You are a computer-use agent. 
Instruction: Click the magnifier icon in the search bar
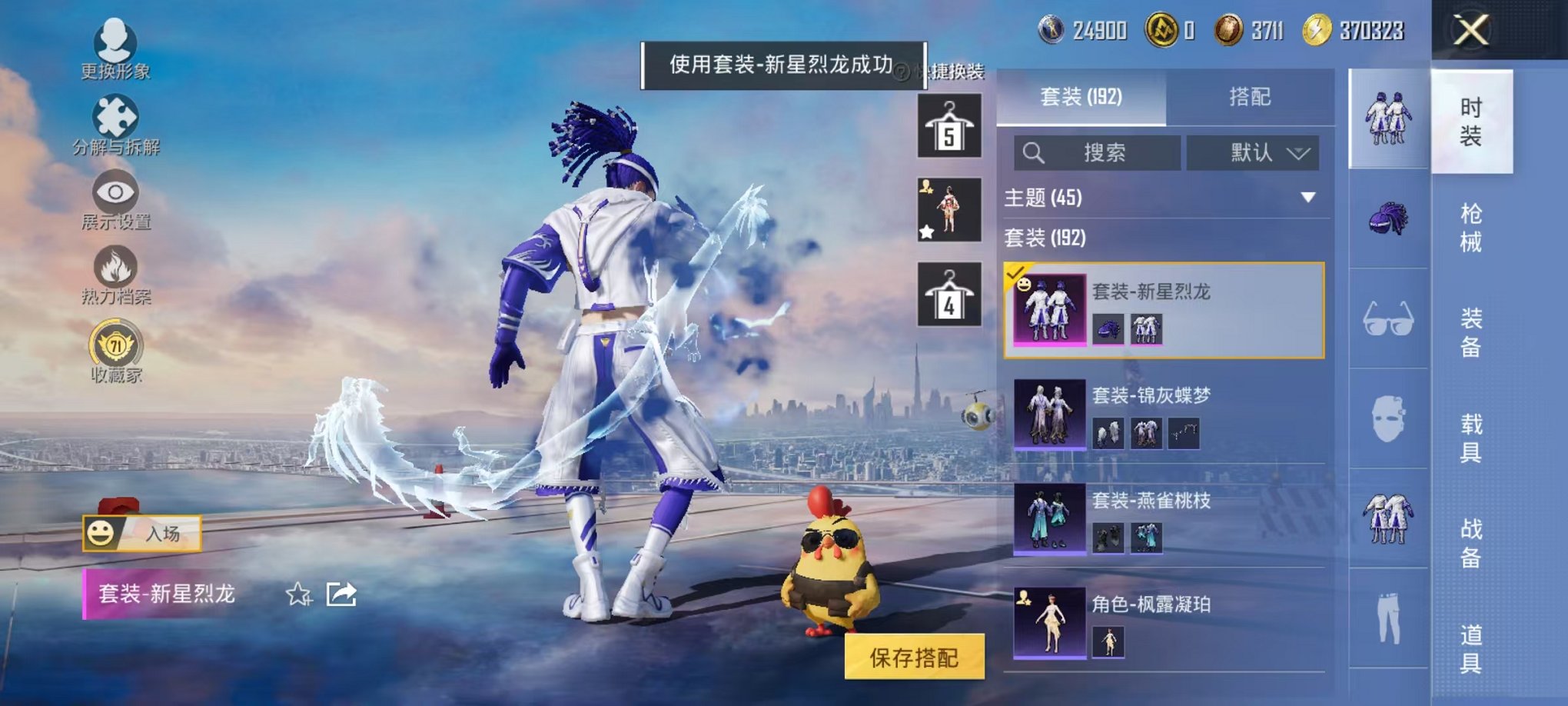[x=1035, y=152]
